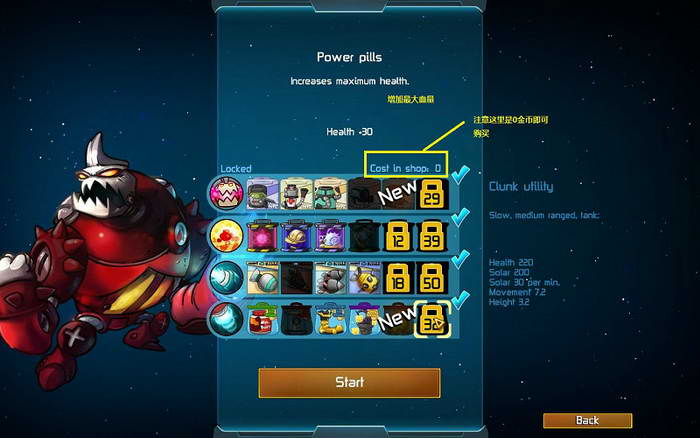
Task: Pick the pink glowing cube upgrade
Action: [262, 235]
